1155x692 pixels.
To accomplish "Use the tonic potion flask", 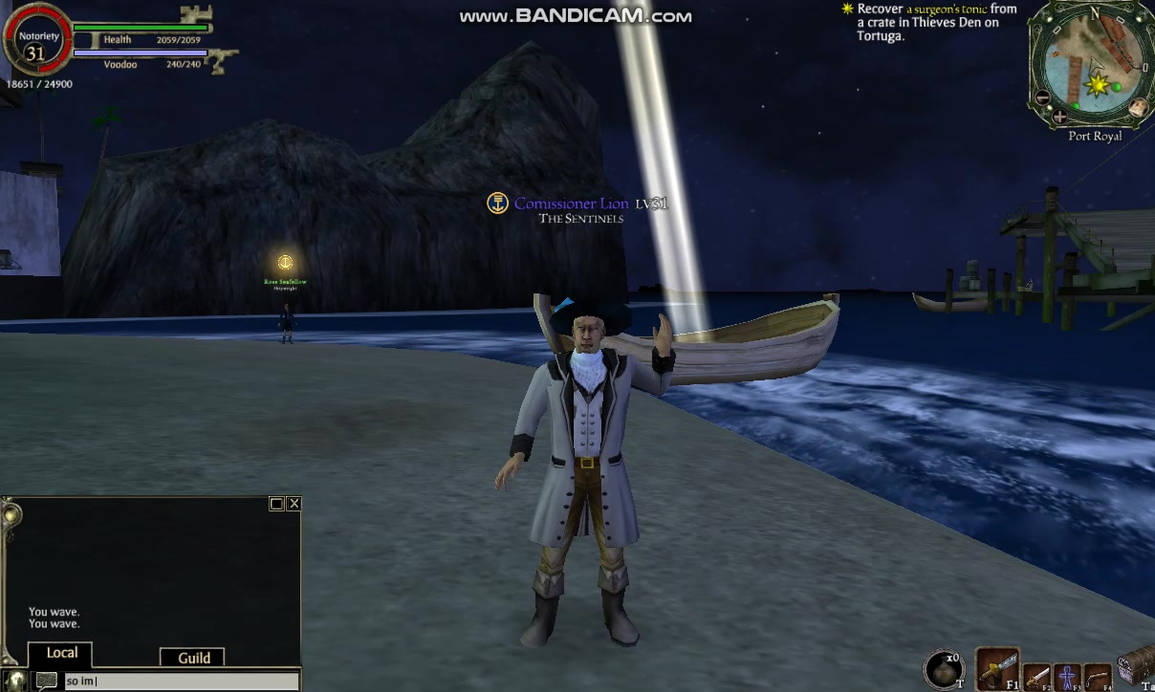I will (x=943, y=669).
